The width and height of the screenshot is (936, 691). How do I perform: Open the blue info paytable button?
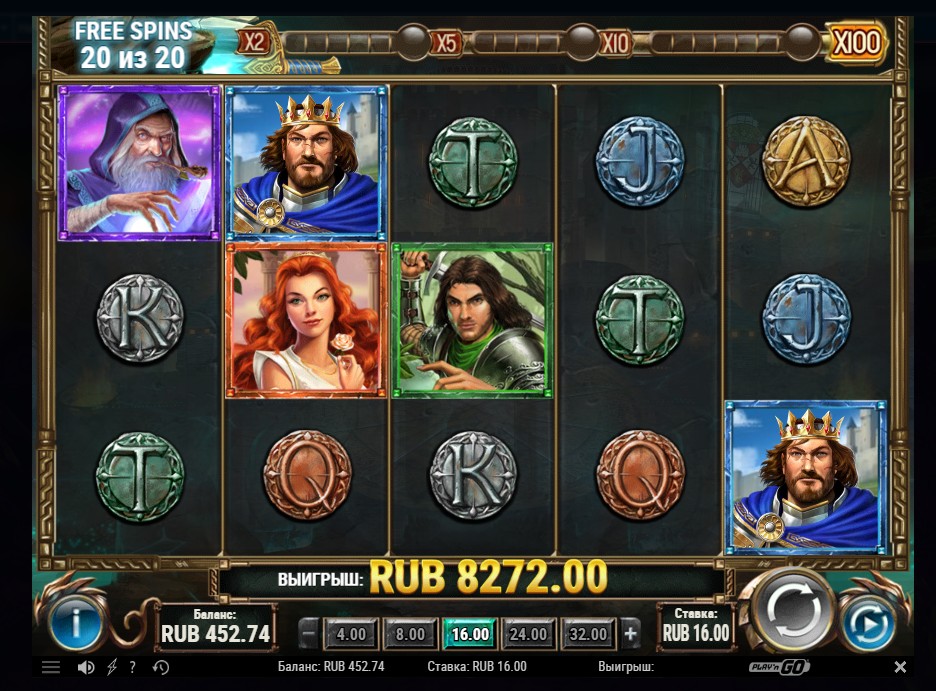coord(74,625)
